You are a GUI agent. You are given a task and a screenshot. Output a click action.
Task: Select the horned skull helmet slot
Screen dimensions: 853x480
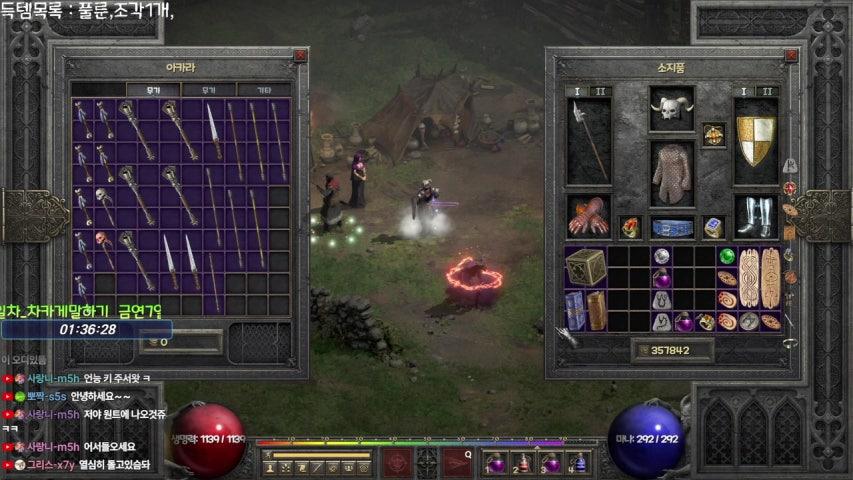pos(671,108)
